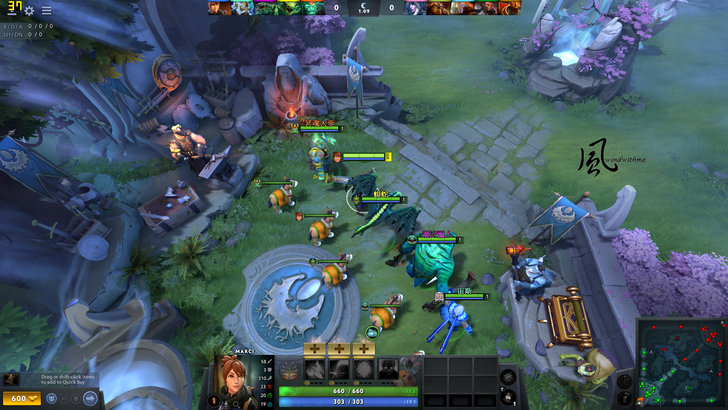Level up Marci's second ability
Image resolution: width=728 pixels, height=410 pixels.
tap(339, 348)
